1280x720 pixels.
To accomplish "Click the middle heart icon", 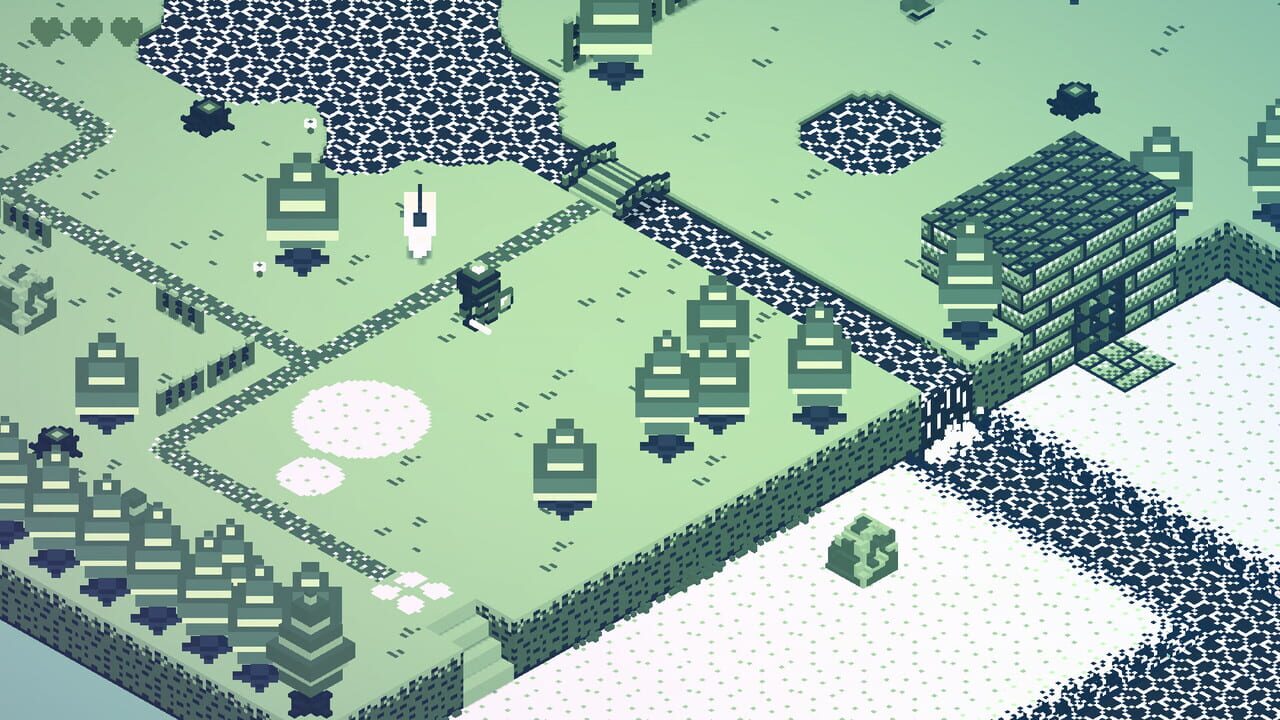I will coord(85,32).
